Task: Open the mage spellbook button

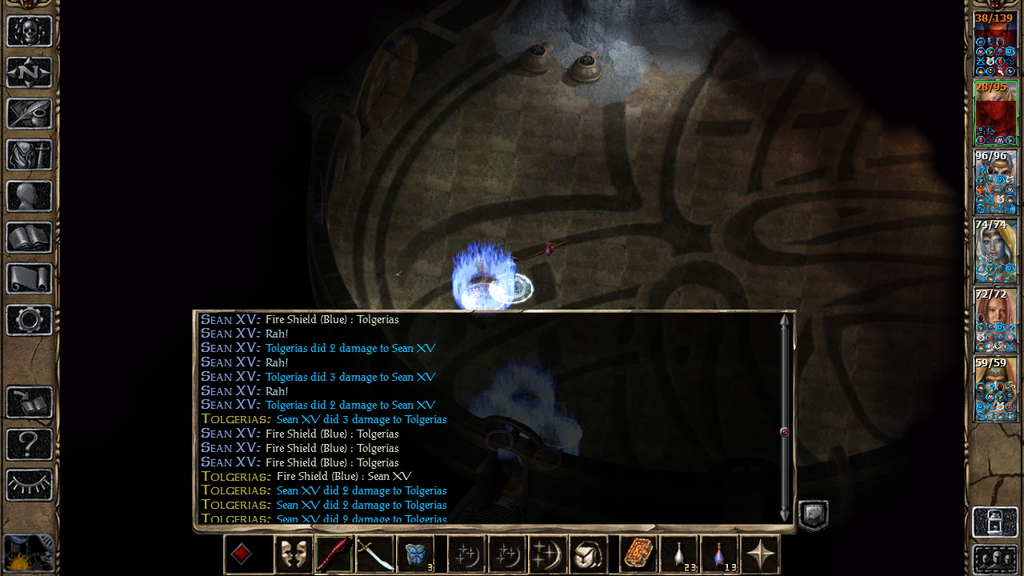Action: (x=29, y=237)
